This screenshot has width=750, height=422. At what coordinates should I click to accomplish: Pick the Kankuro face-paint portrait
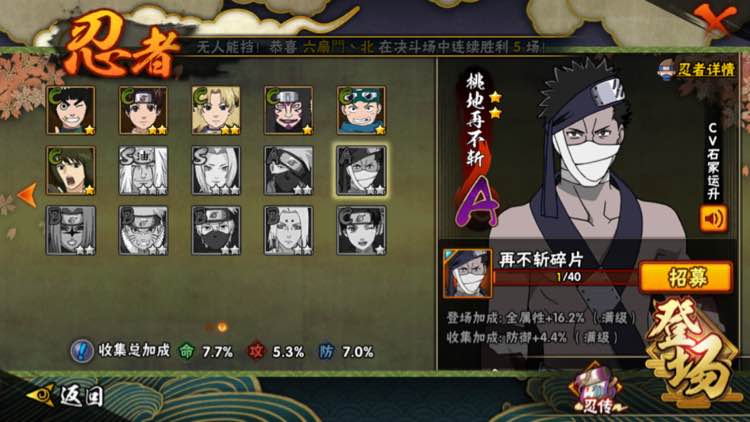coord(289,110)
